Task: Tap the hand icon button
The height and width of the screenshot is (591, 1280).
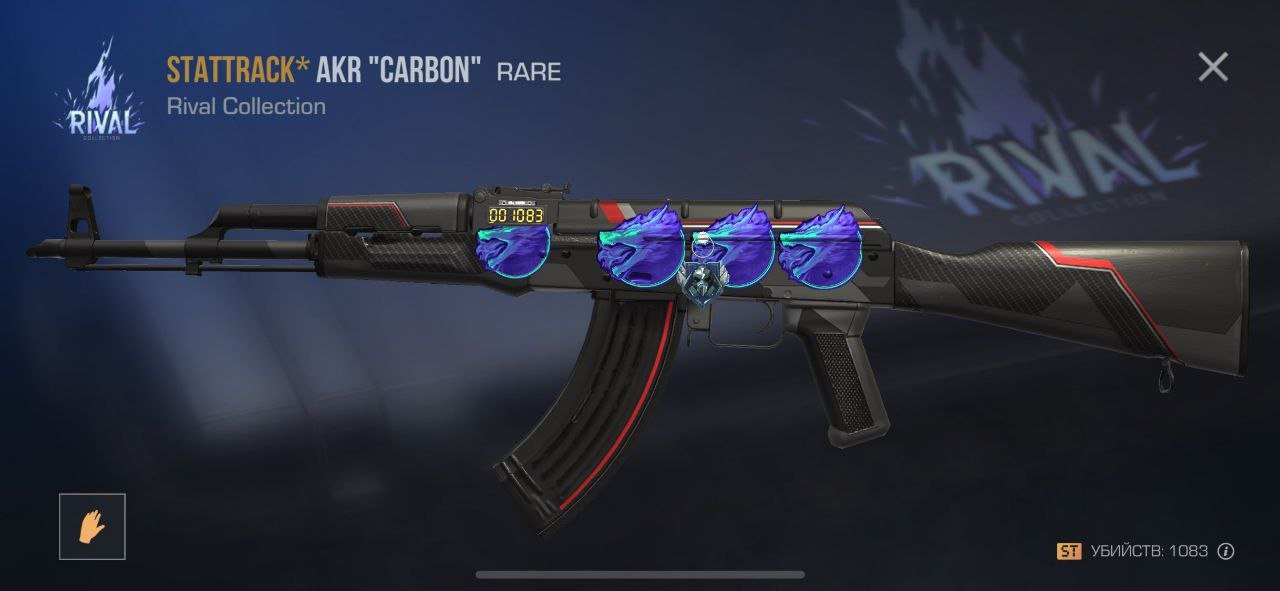Action: click(92, 526)
